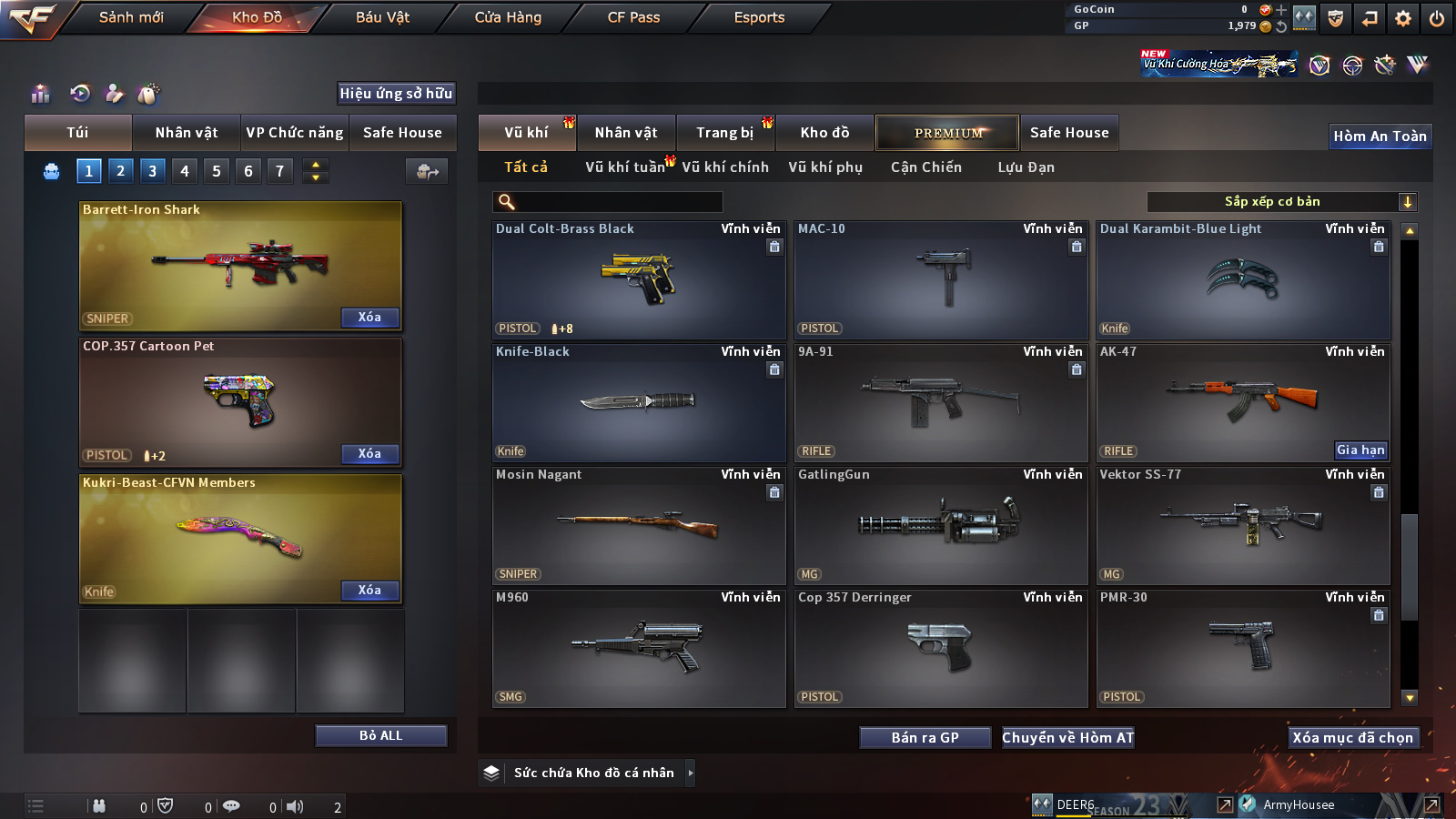Click Chuyển về Hòm AT button

[x=1068, y=738]
